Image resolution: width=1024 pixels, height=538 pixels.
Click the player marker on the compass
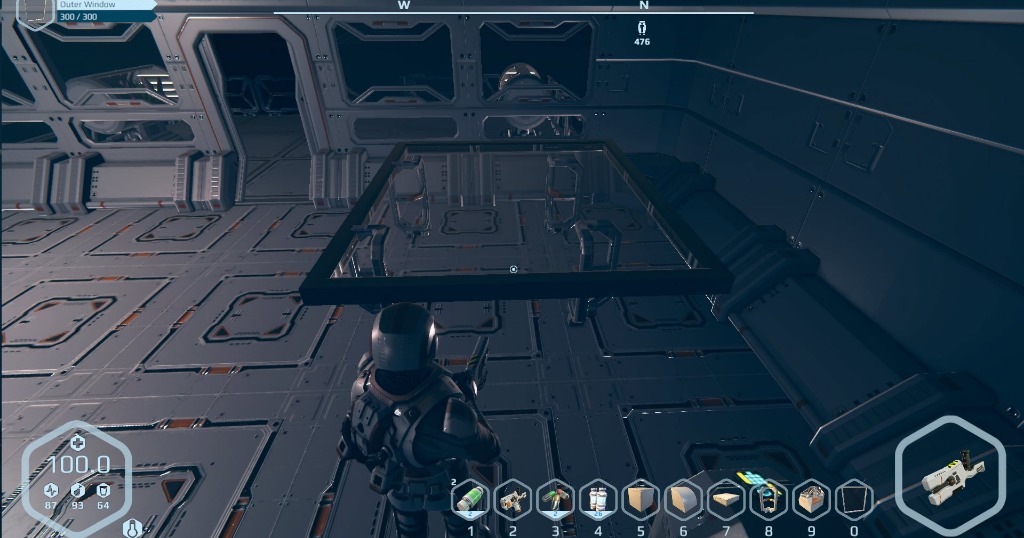click(x=642, y=28)
